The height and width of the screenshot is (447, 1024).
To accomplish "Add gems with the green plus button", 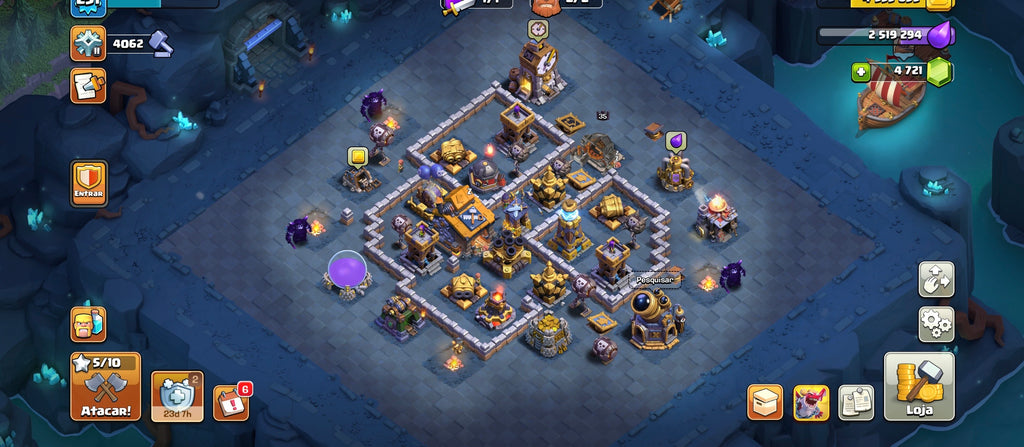I will 860,71.
